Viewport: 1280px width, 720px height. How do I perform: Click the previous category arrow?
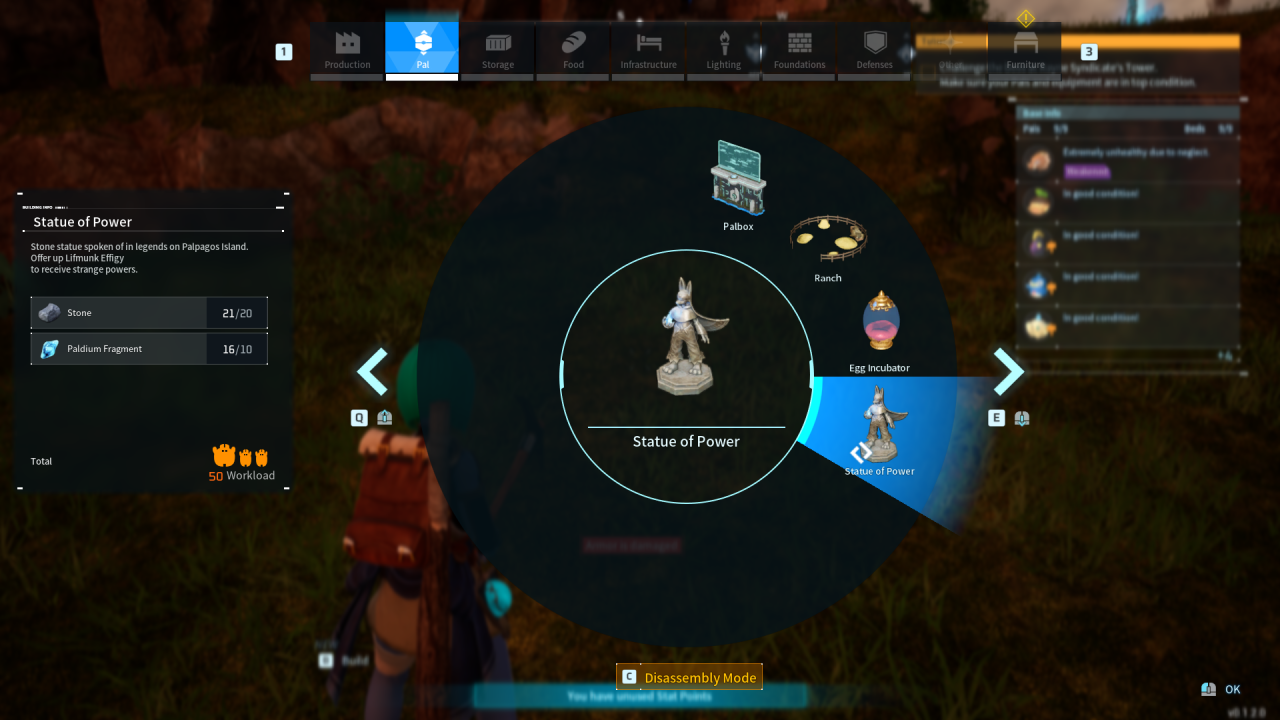[372, 371]
